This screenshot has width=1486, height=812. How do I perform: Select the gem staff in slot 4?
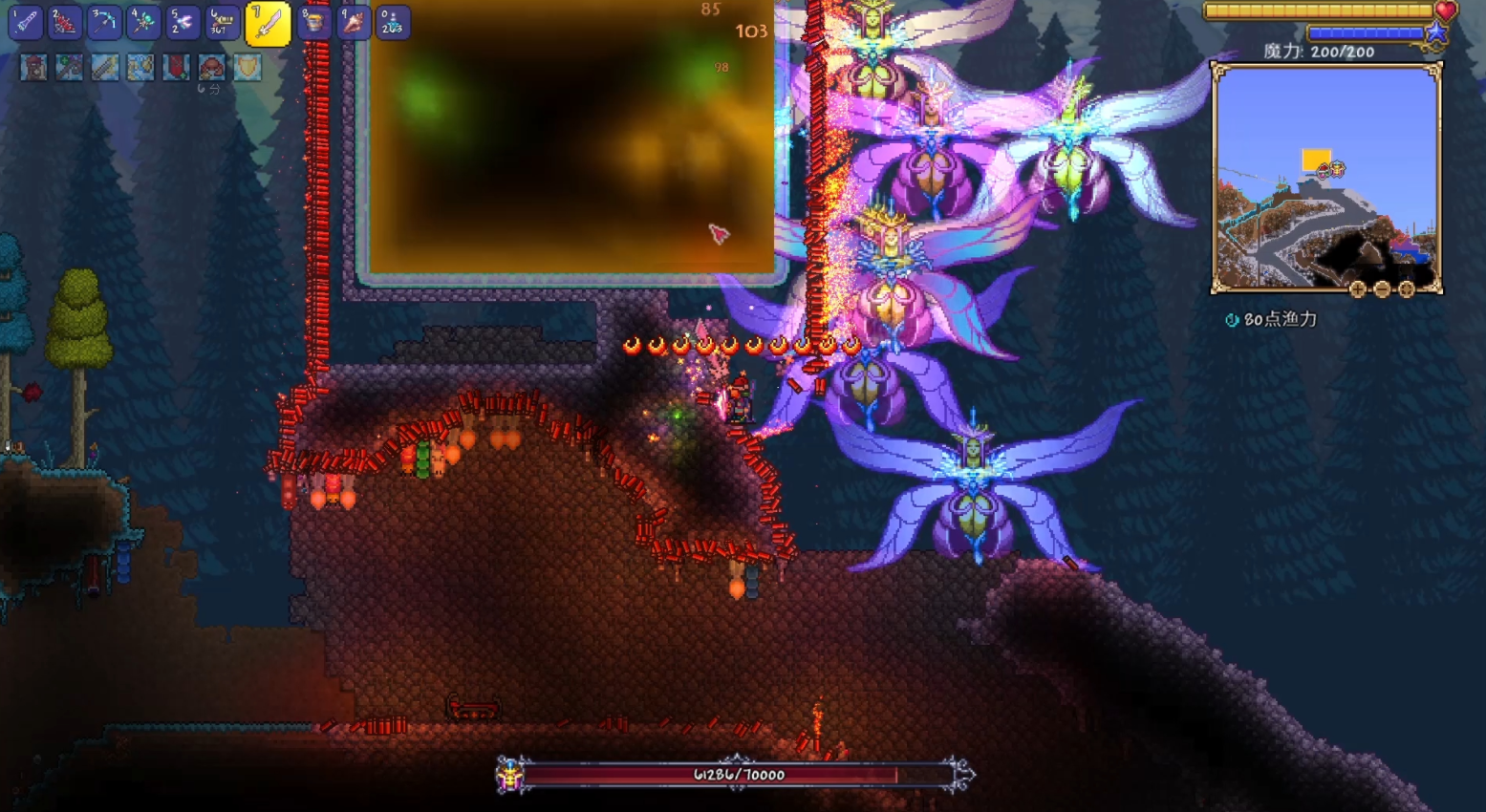point(143,23)
